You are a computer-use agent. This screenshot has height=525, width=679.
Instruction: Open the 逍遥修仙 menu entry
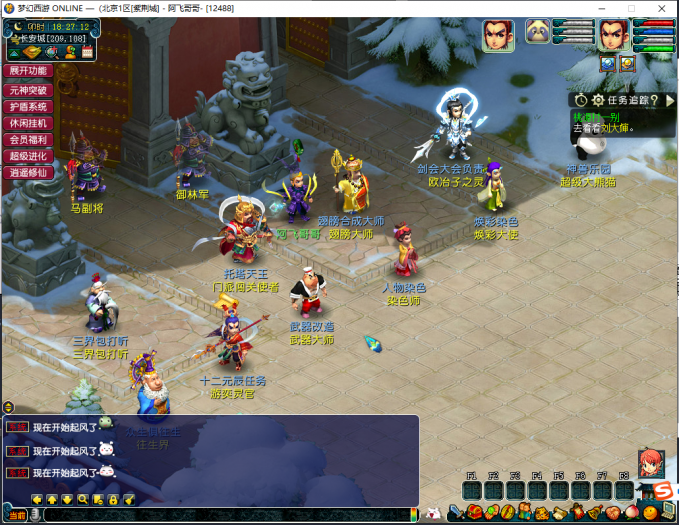click(x=29, y=173)
